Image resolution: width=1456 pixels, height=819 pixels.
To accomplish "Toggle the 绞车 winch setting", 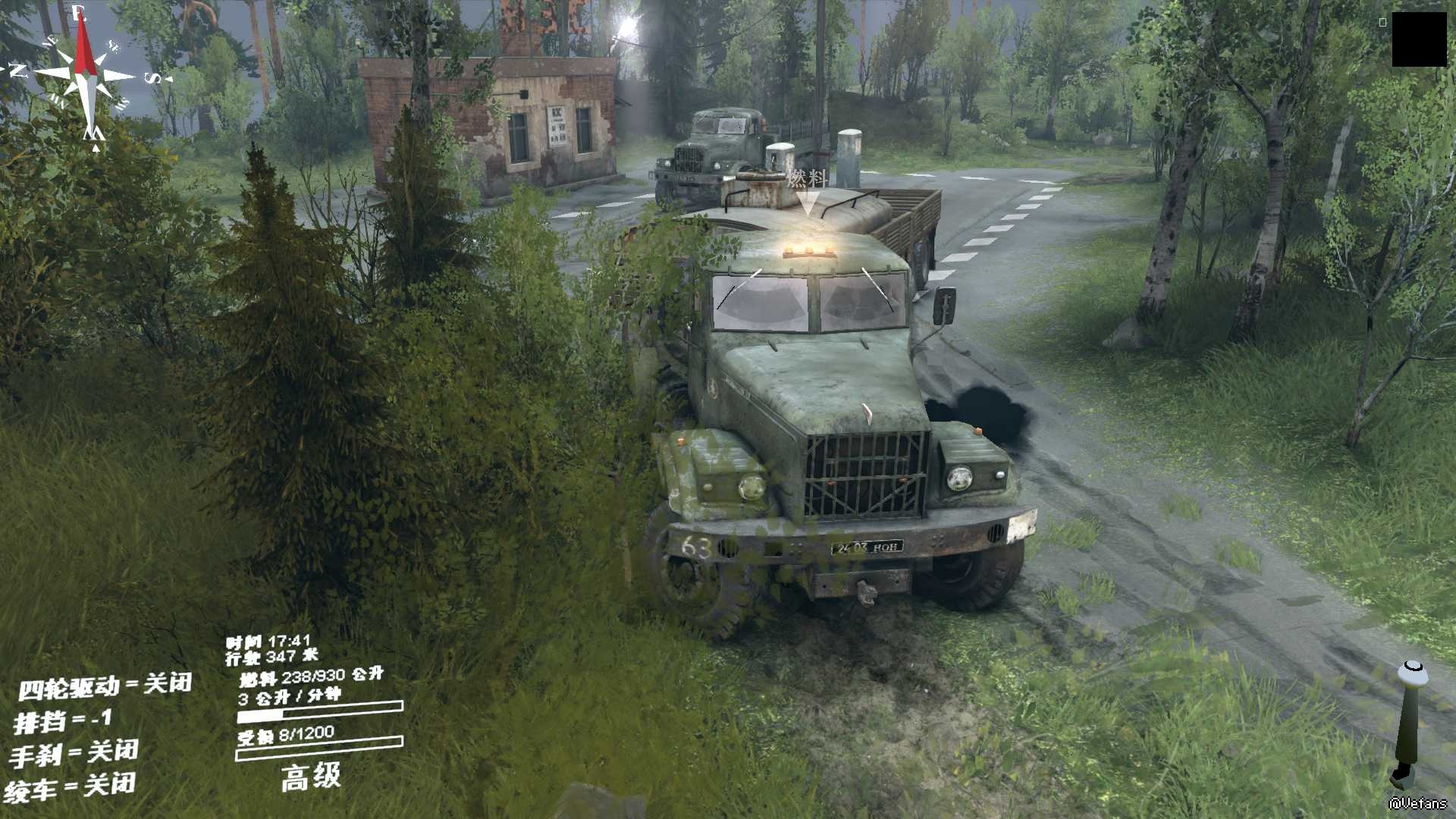I will tap(70, 787).
